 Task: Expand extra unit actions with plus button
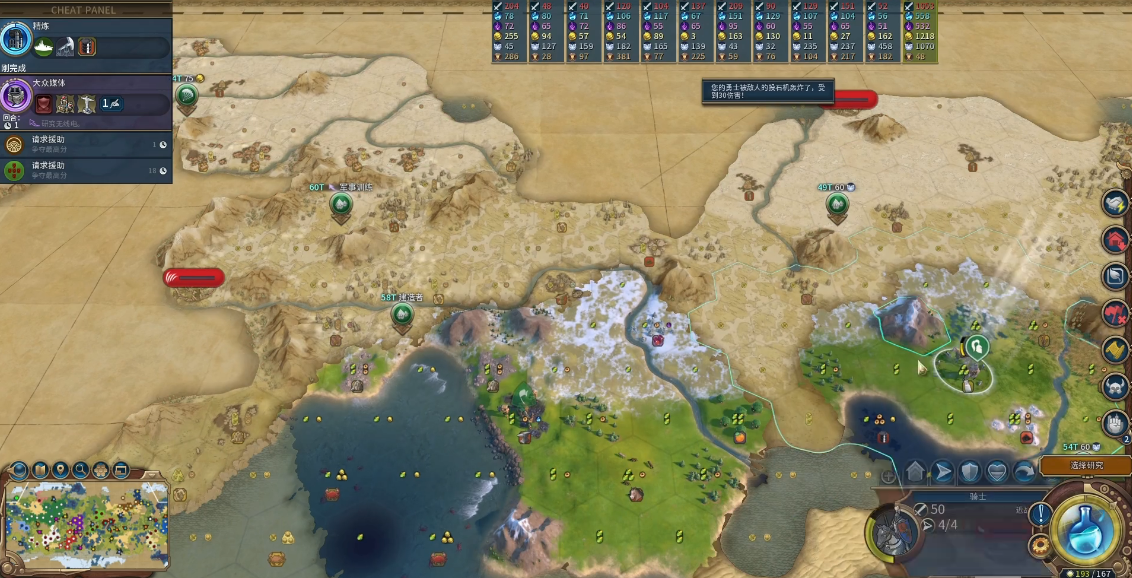tap(888, 476)
